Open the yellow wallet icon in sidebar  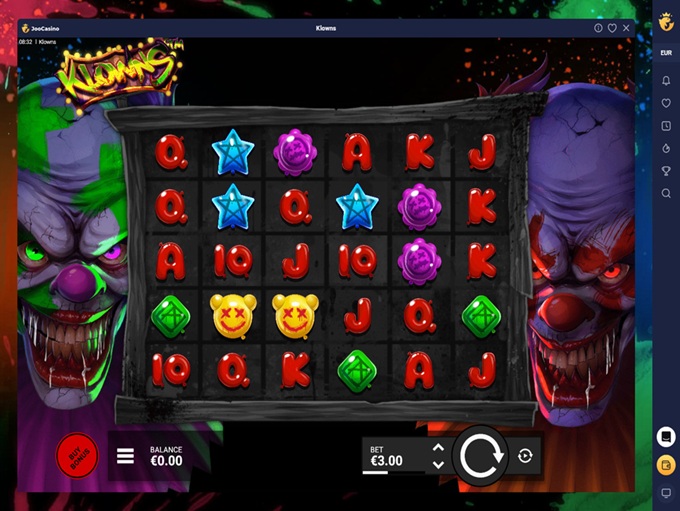[666, 465]
